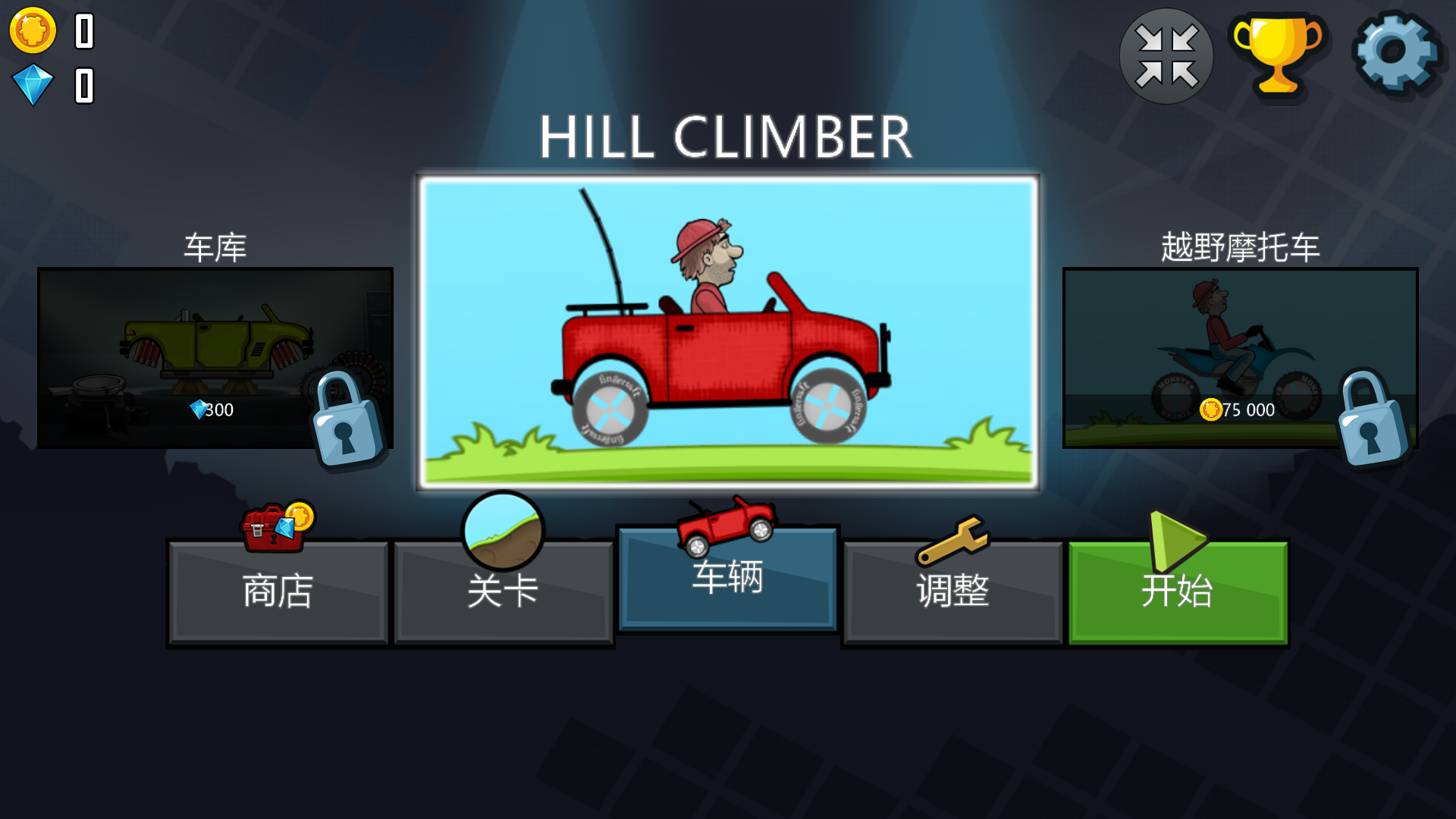
Task: Open the gold trophy achievements
Action: [1279, 56]
